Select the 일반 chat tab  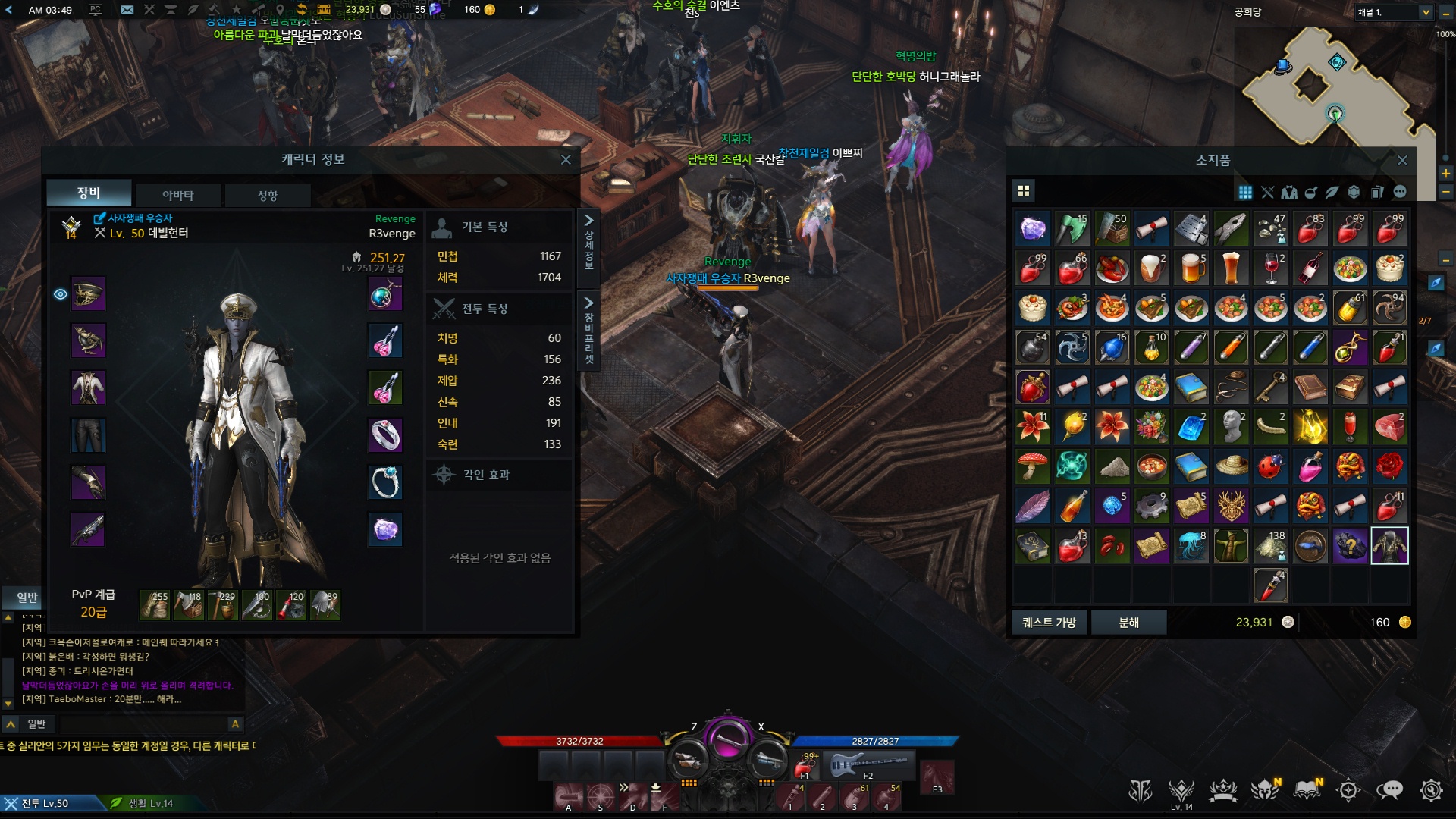pyautogui.click(x=27, y=598)
